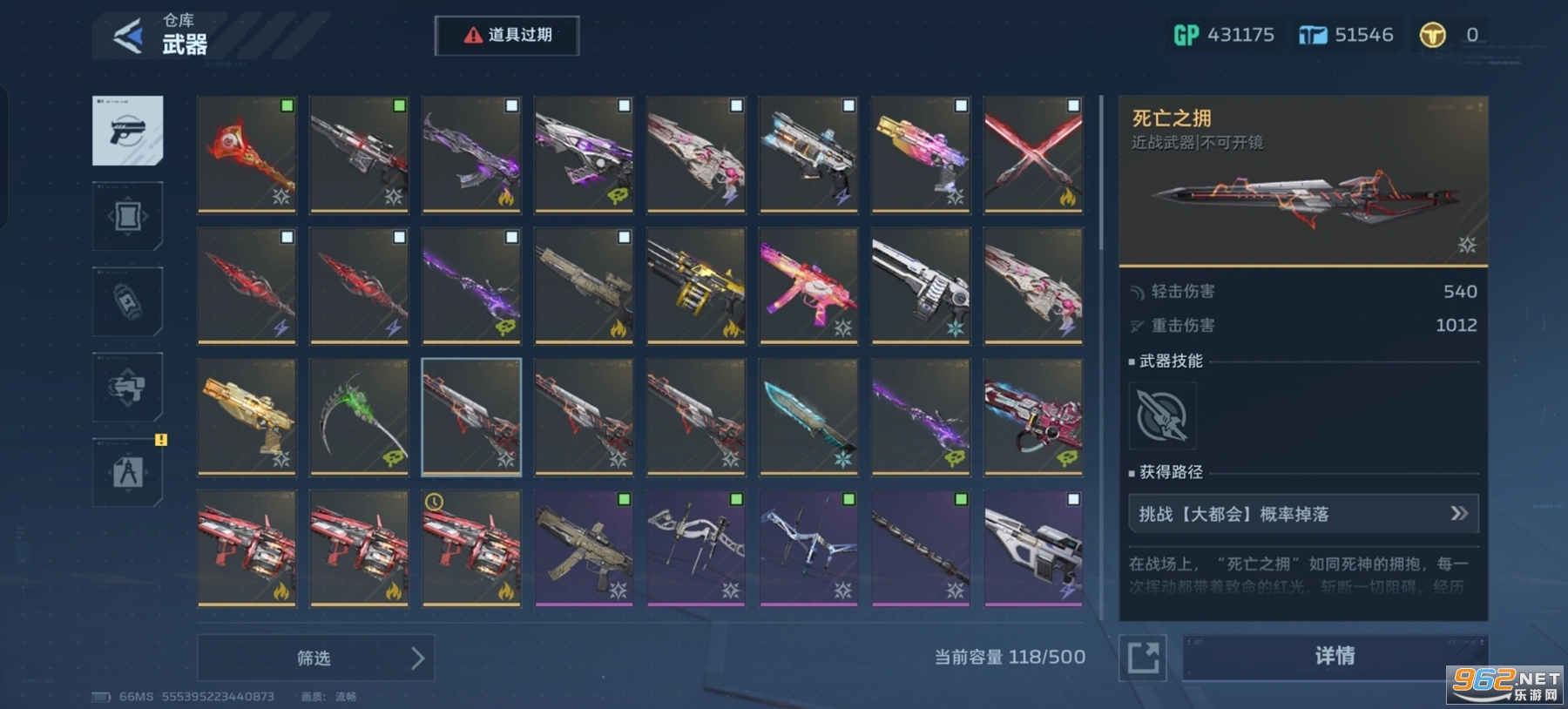Screen dimensions: 1568x709
Task: Select the red lollipop staff weapon slot
Action: tap(247, 154)
